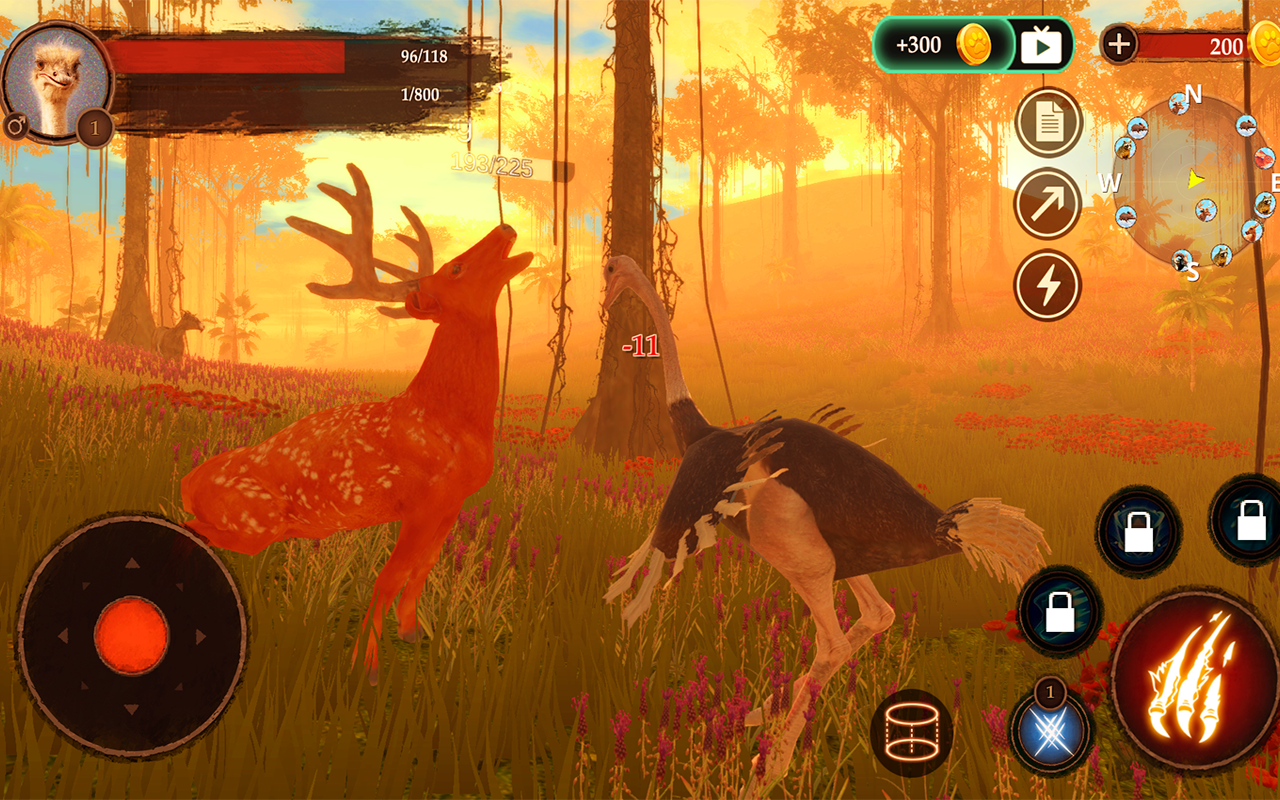1280x800 pixels.
Task: Use the blue slash skill
Action: 1049,734
